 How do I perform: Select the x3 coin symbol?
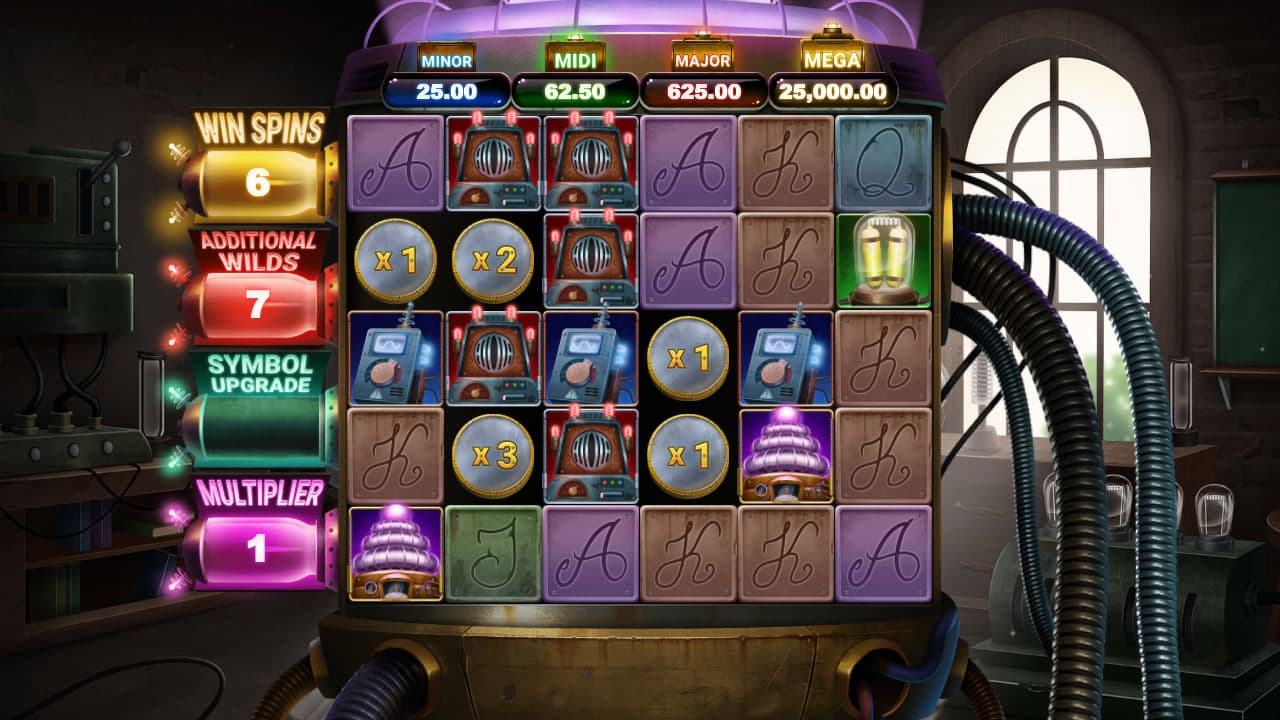click(x=493, y=456)
